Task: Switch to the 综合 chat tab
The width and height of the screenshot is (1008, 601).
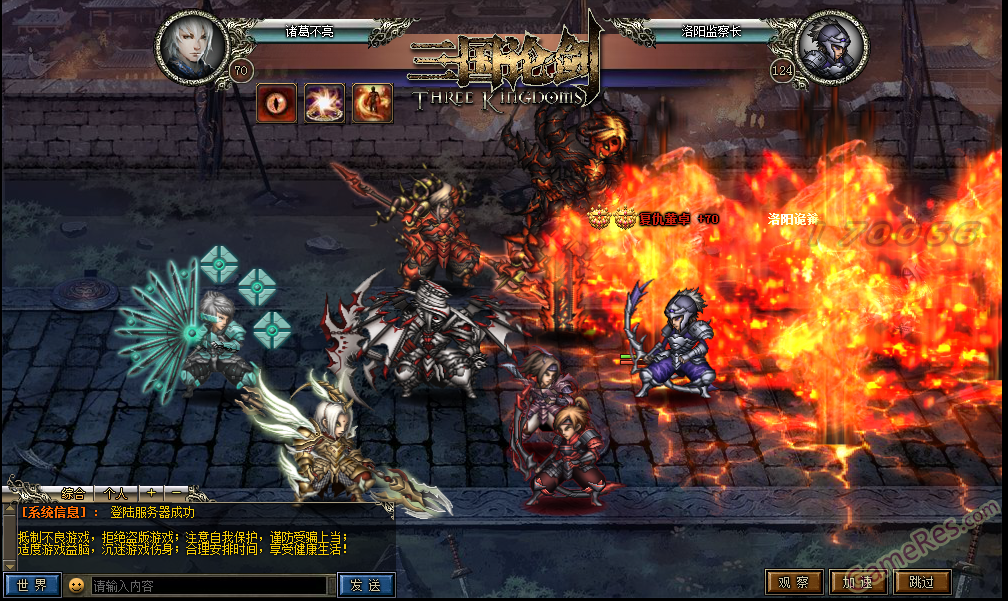Action: [x=73, y=493]
